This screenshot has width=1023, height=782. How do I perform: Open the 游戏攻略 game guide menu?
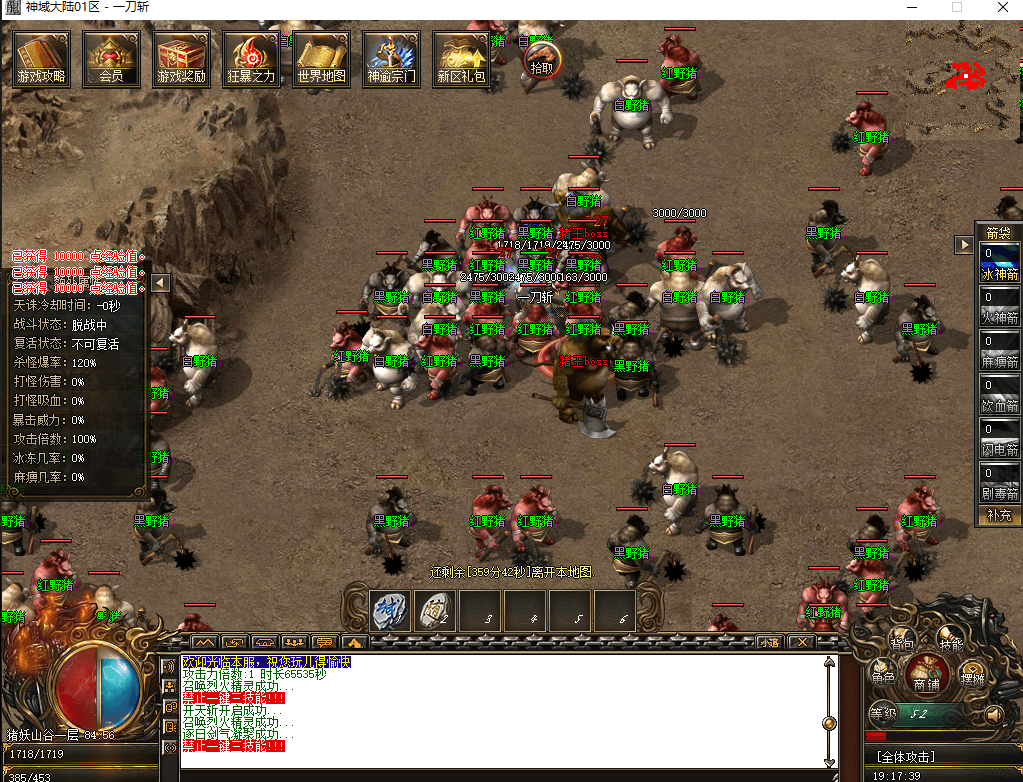pos(41,58)
